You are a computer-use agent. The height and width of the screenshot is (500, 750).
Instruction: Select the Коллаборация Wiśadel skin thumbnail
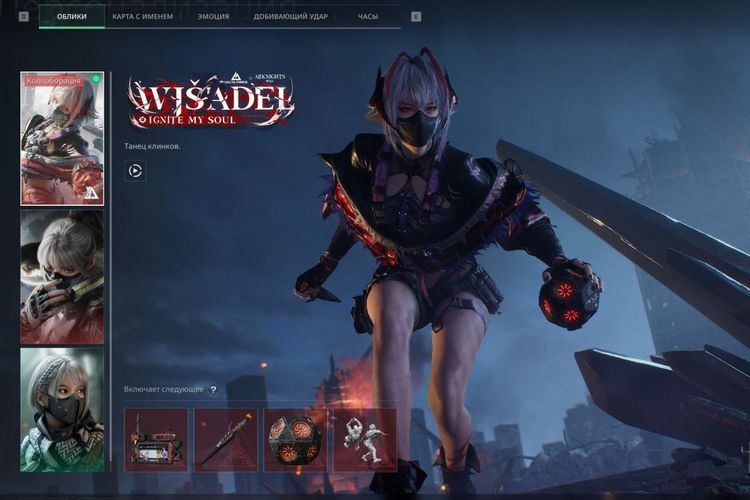coord(62,138)
